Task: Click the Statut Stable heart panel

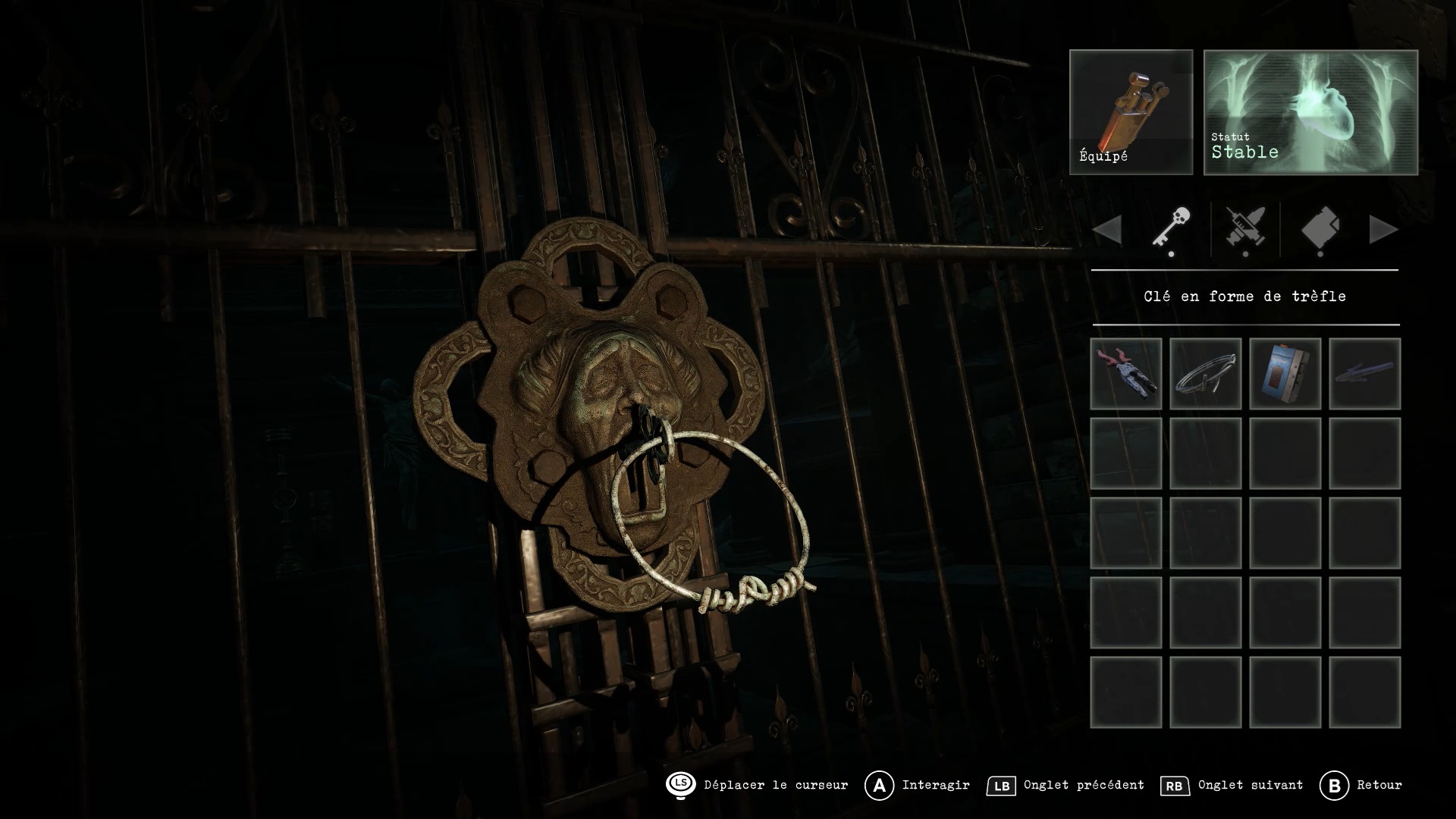Action: click(x=1310, y=112)
